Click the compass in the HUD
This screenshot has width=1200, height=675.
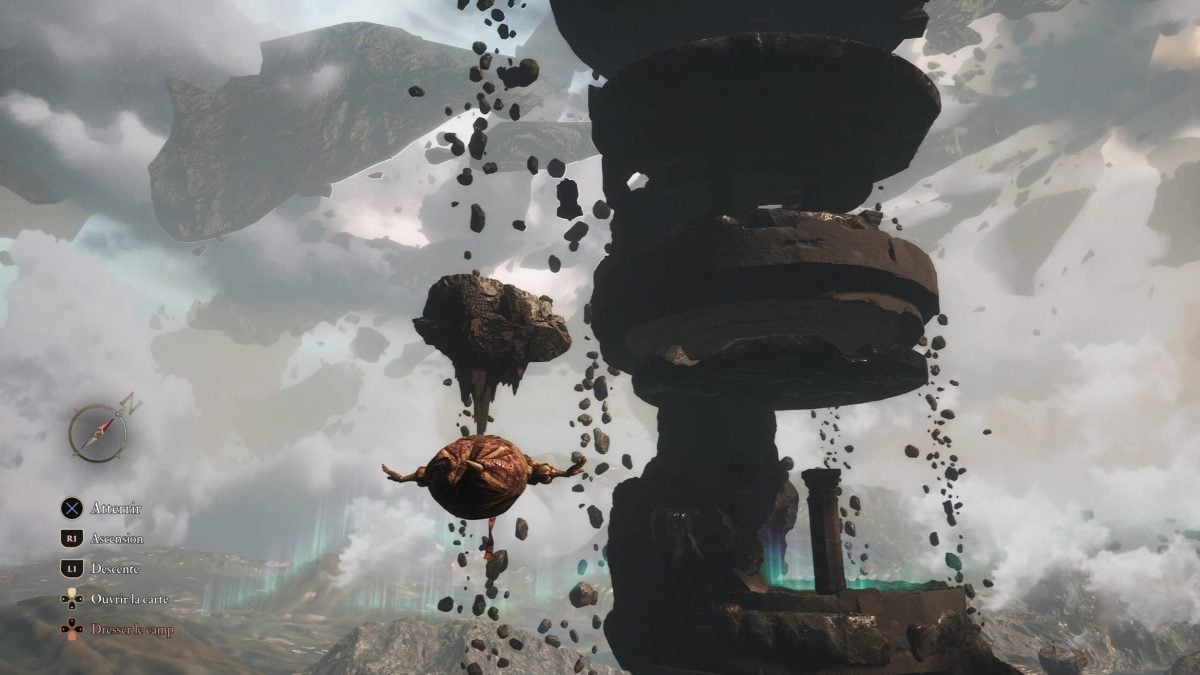[96, 432]
